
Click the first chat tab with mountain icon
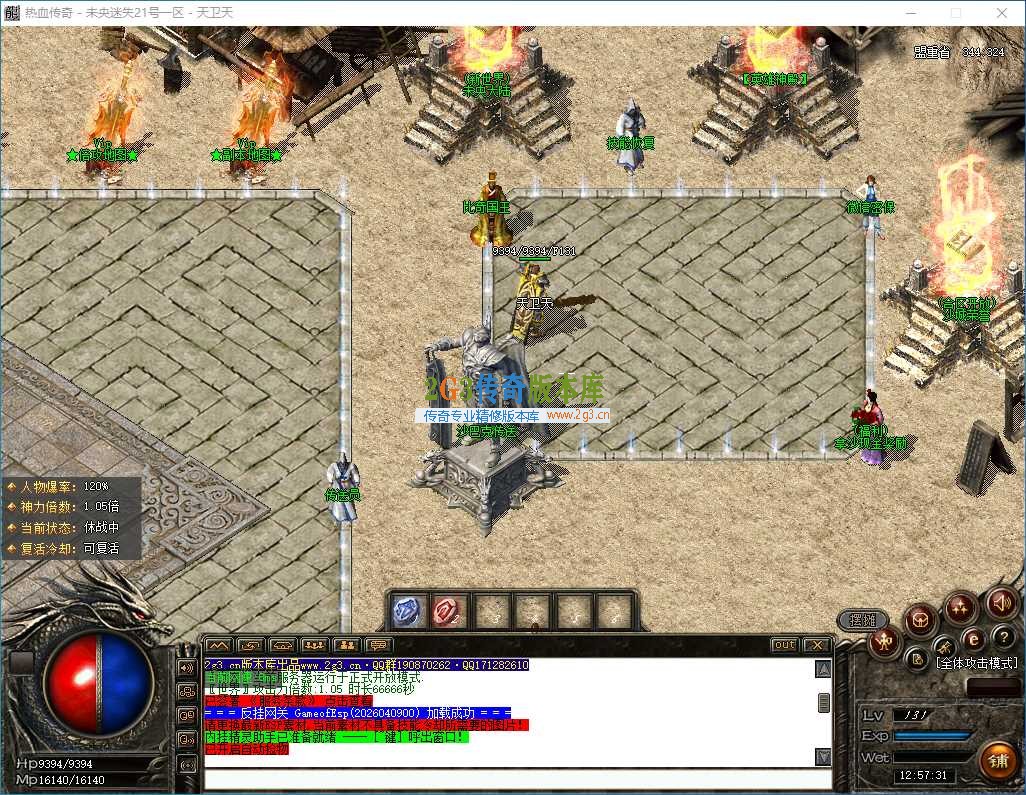coord(219,645)
